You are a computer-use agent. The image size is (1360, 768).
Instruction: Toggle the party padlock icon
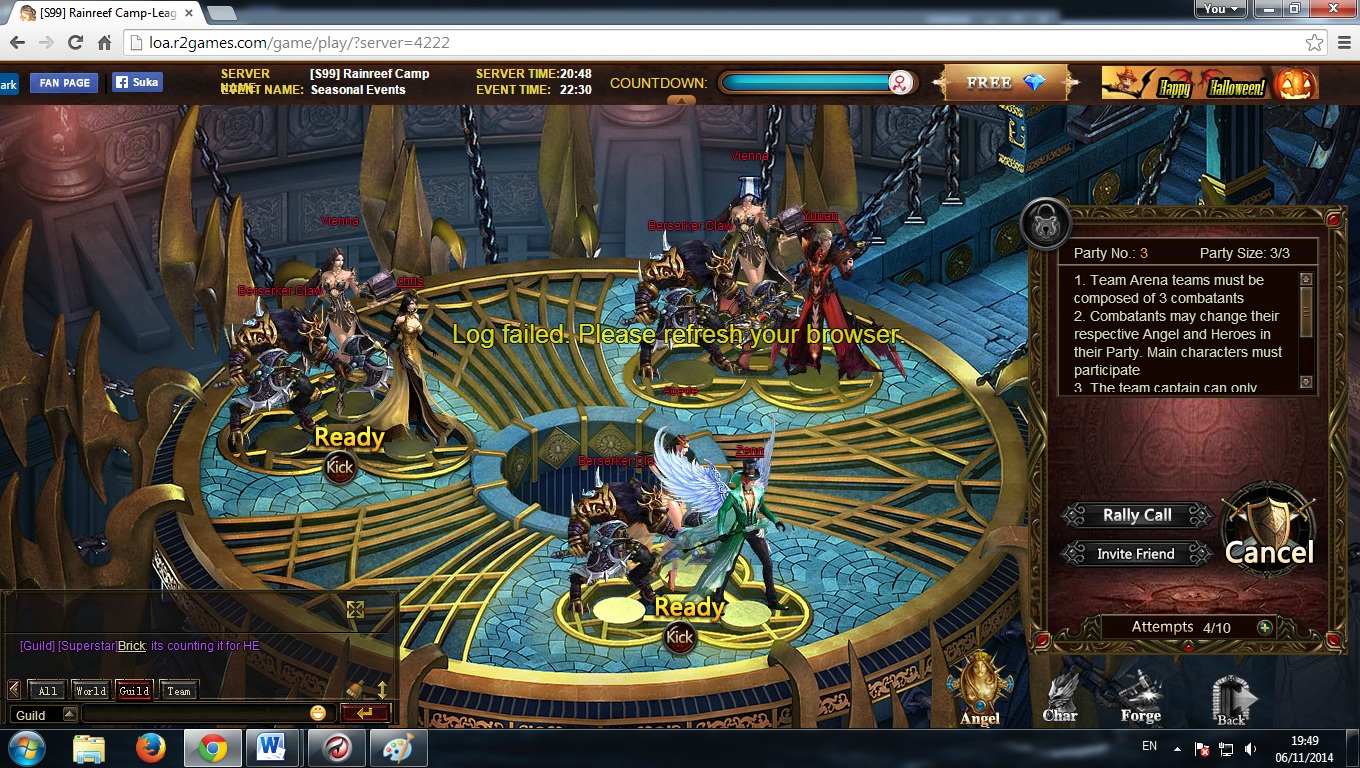(x=1045, y=226)
